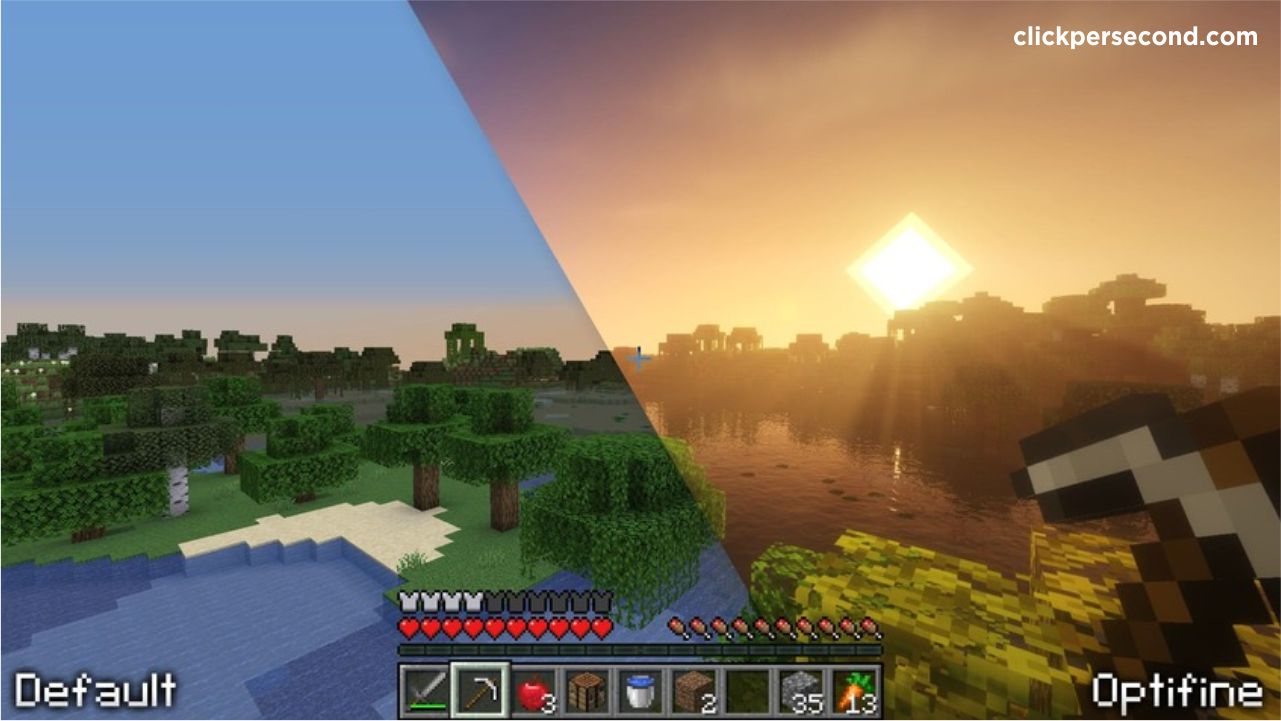Click the leftmost armor chestplate icon
The height and width of the screenshot is (721, 1281).
410,603
